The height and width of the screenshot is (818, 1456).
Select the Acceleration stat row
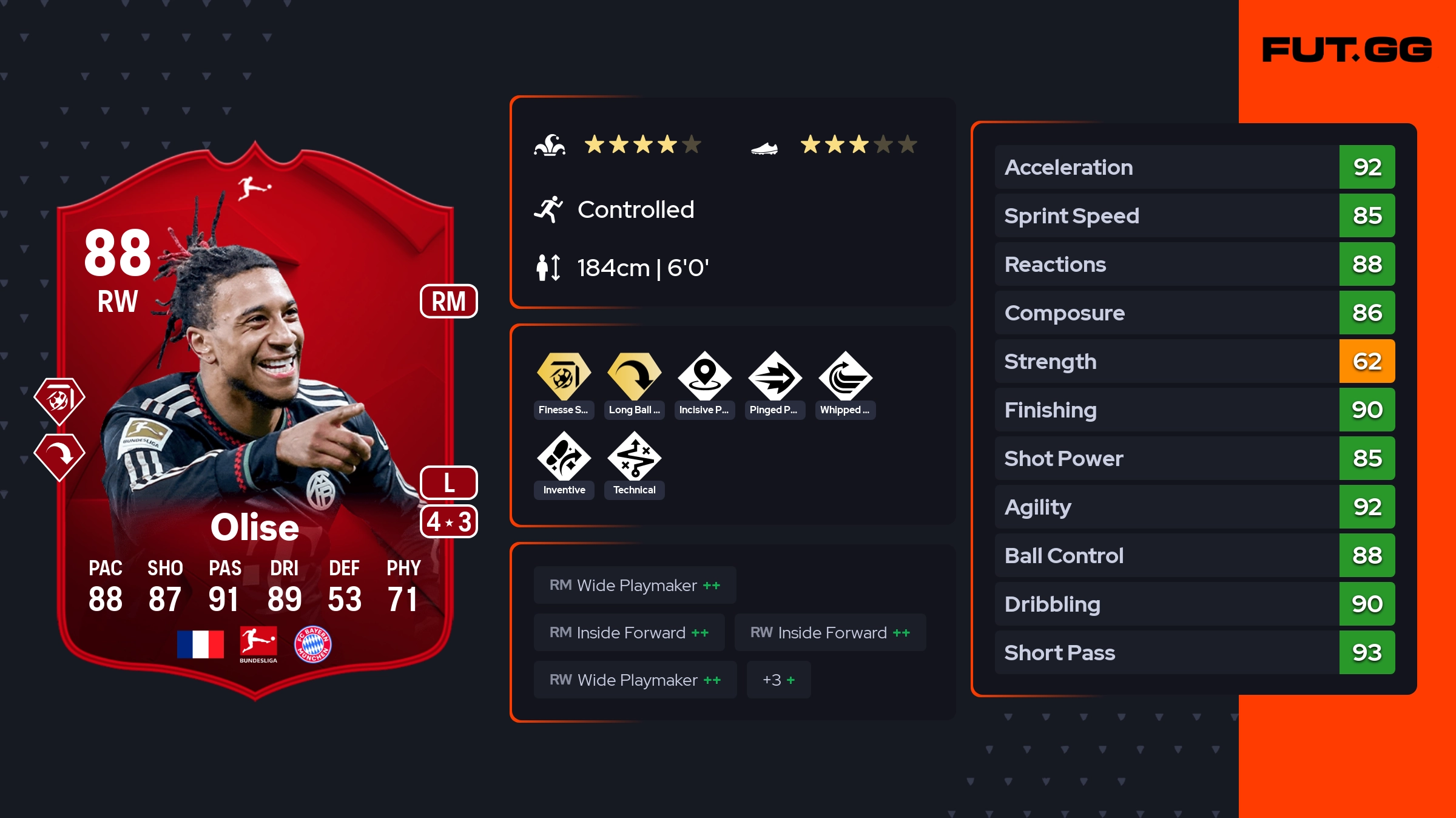(1194, 167)
